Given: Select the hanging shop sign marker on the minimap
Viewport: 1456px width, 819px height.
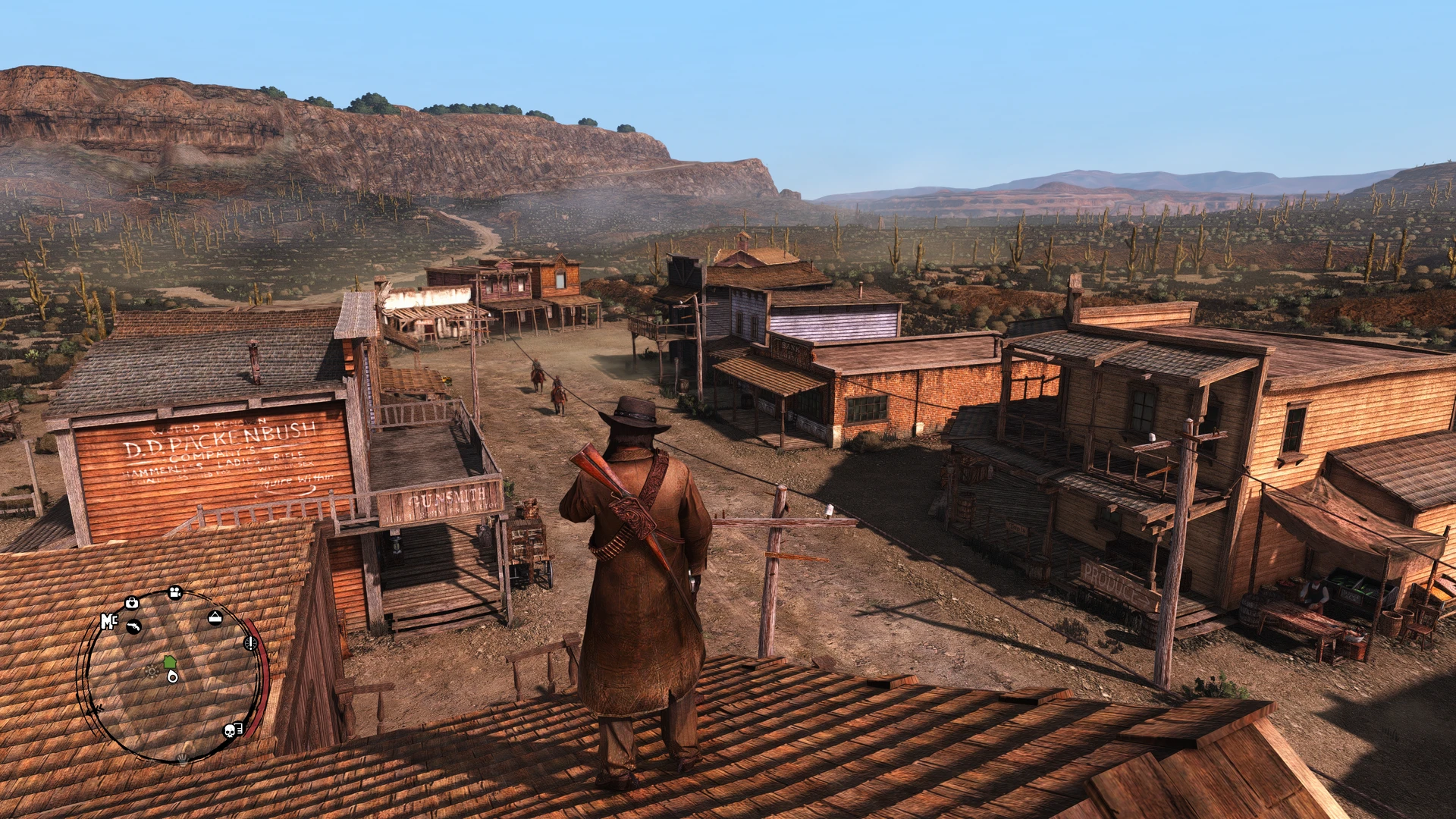Looking at the screenshot, I should (x=215, y=617).
